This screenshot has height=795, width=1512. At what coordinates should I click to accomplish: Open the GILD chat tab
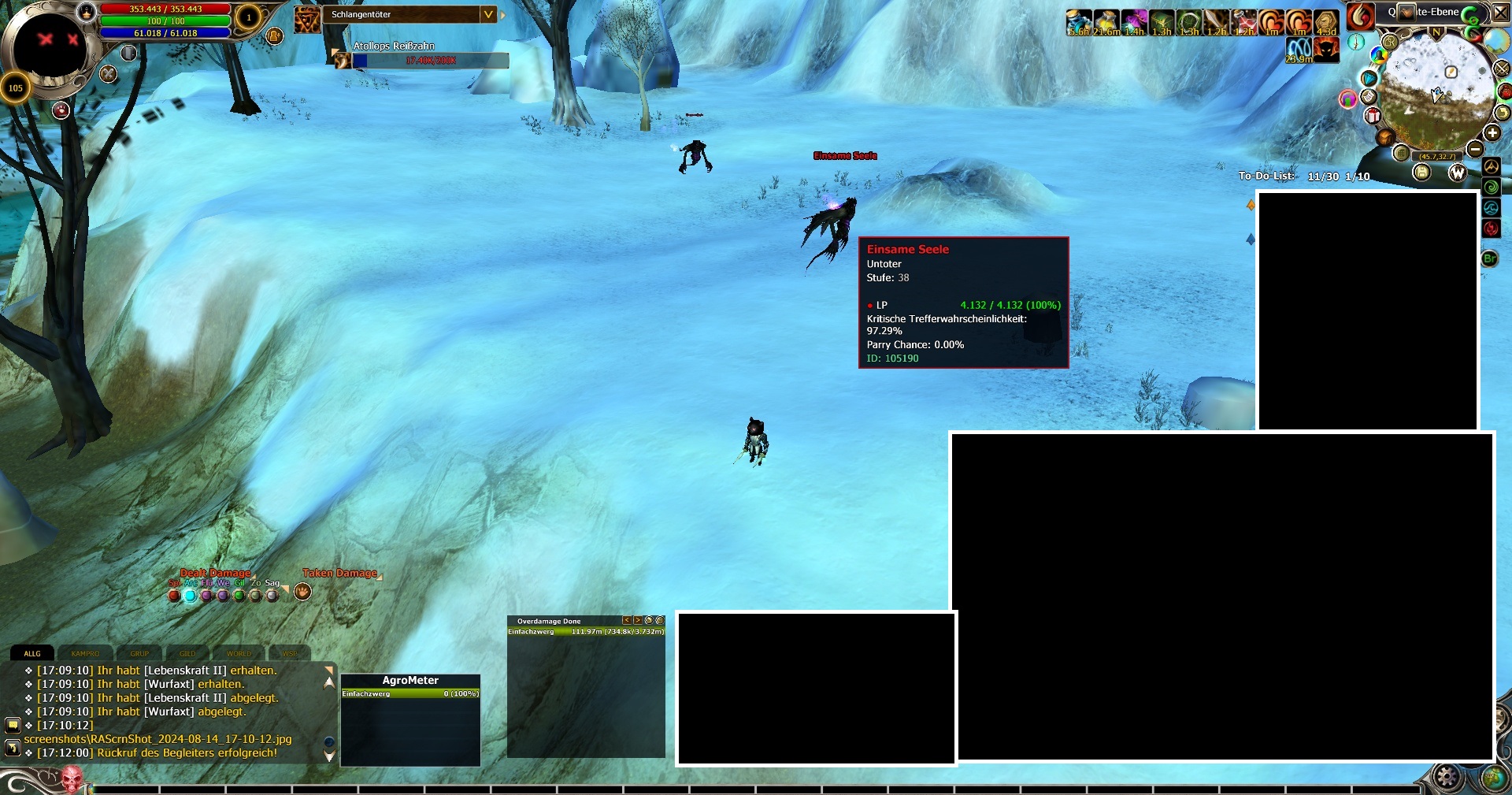tap(187, 653)
